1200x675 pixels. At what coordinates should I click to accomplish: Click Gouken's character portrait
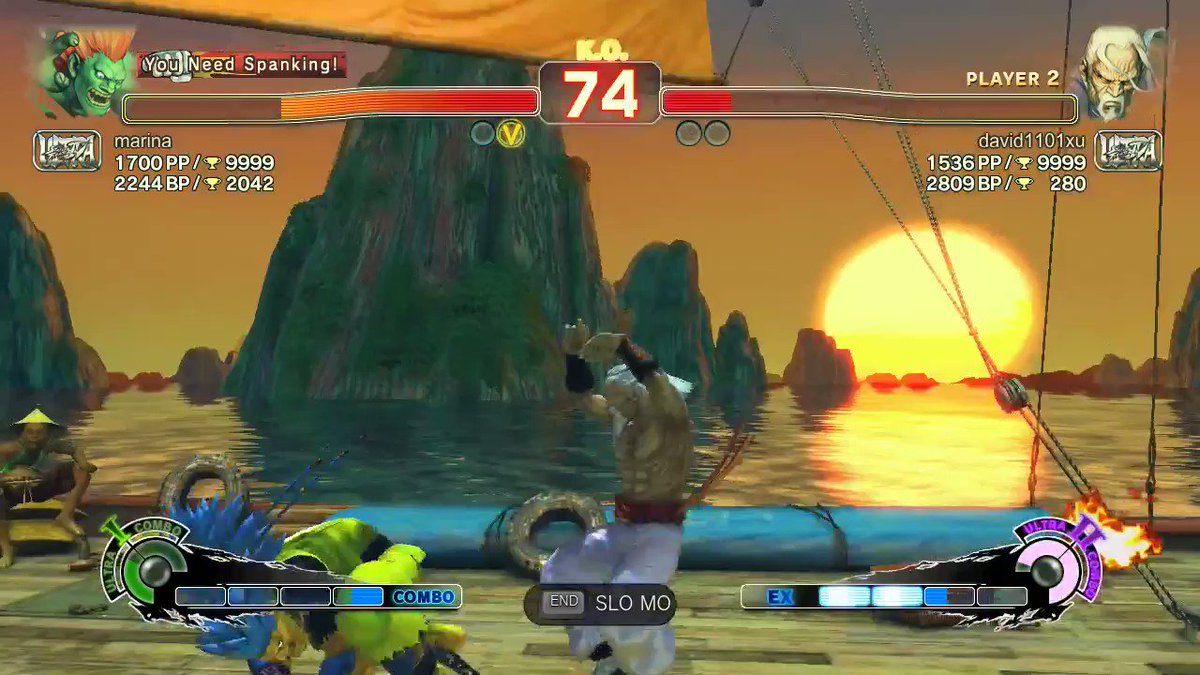coord(1115,70)
